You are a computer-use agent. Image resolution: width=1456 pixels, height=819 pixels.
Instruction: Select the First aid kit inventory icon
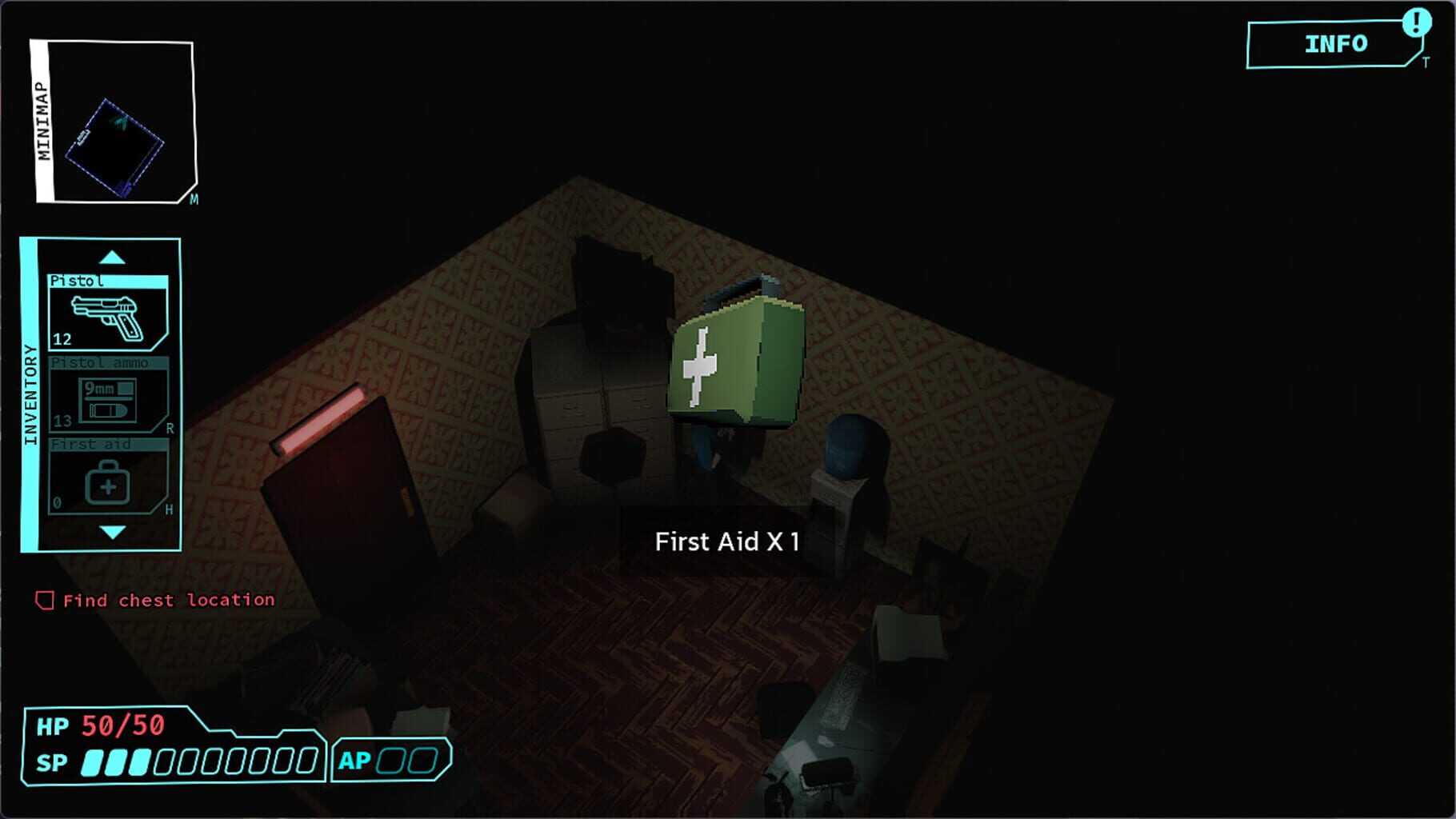(x=107, y=480)
